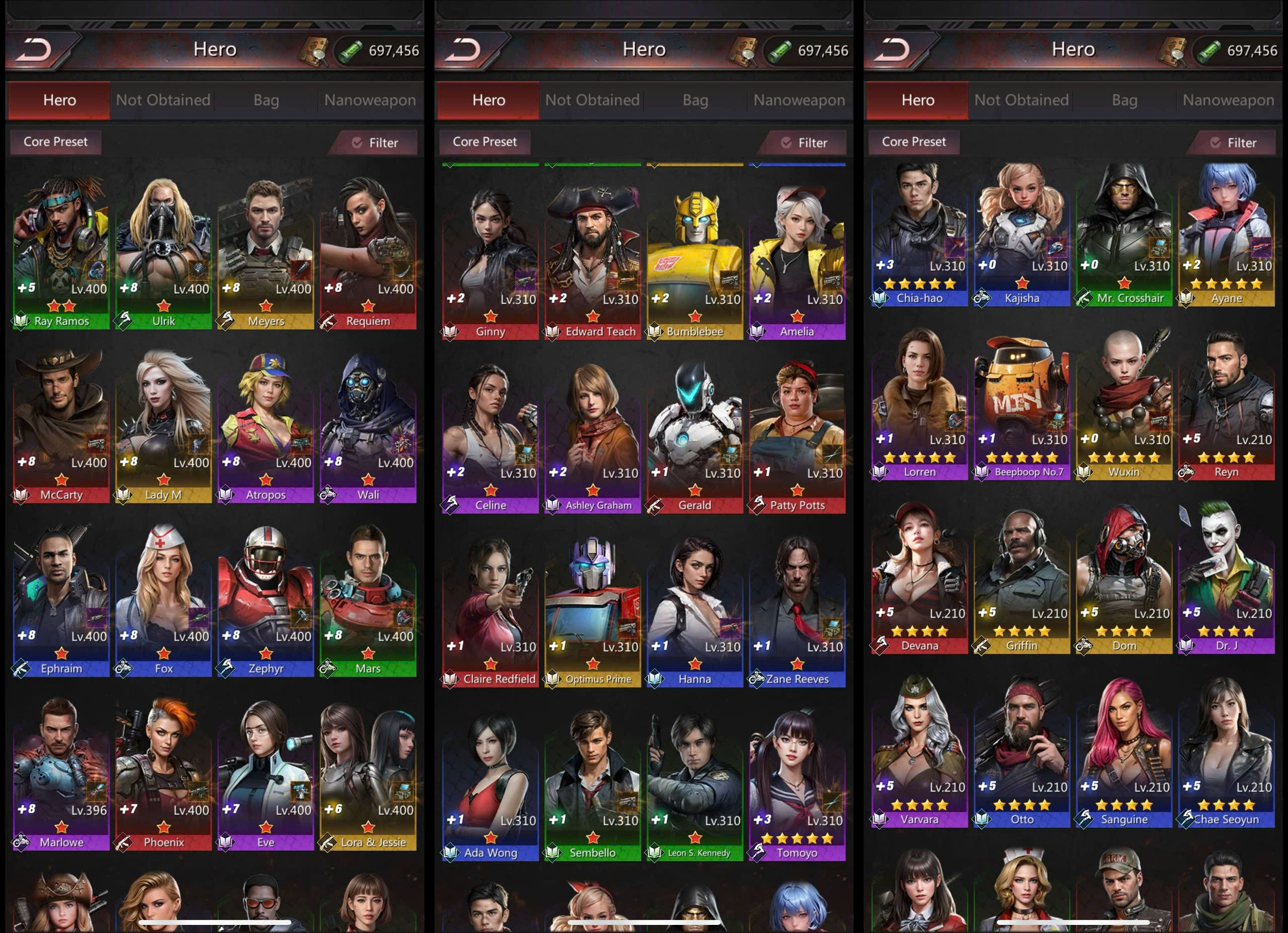The image size is (1288, 933).
Task: Choose the Bumblebee hero card
Action: click(x=694, y=261)
